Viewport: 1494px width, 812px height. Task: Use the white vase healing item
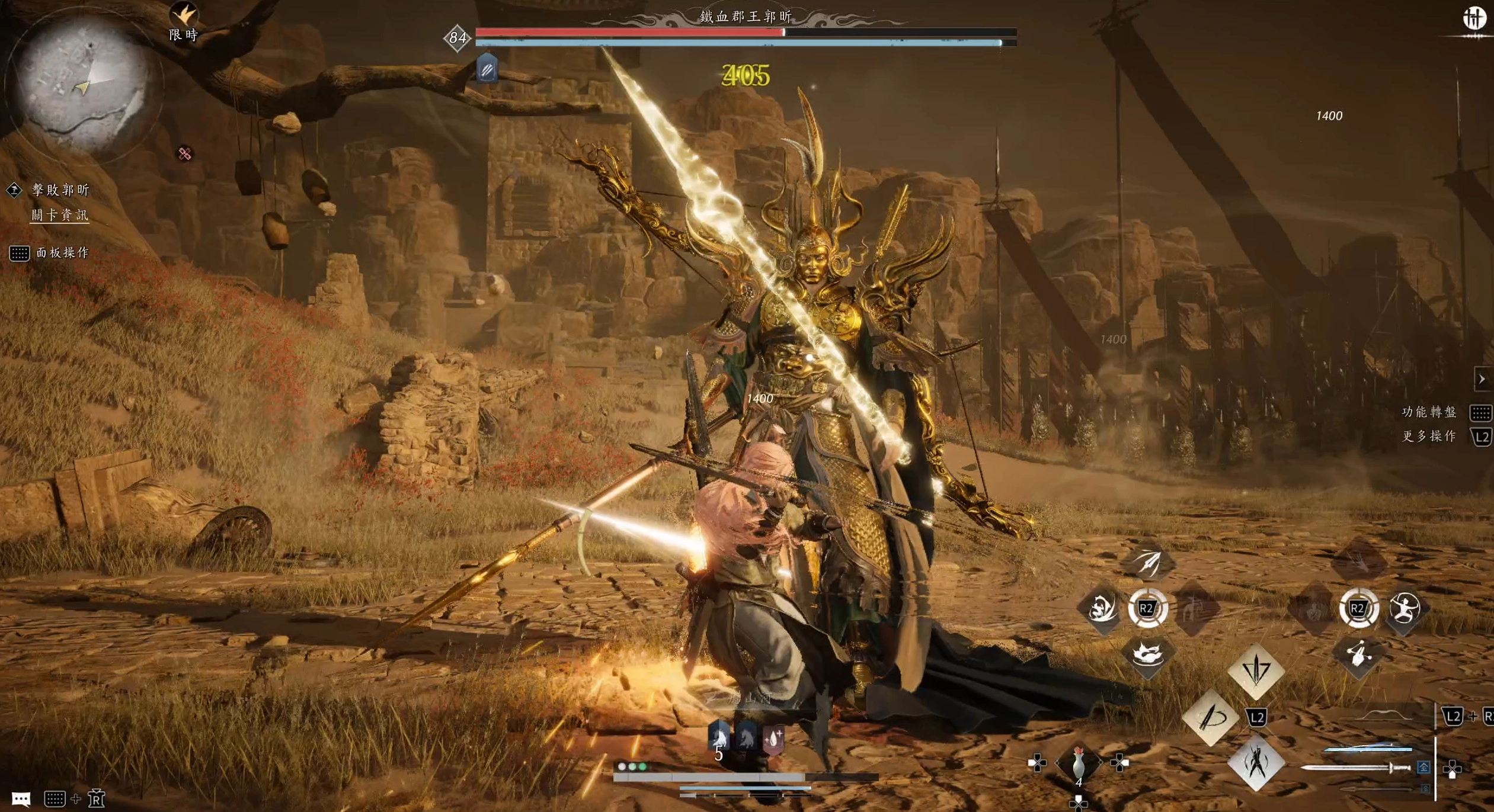point(1079,763)
